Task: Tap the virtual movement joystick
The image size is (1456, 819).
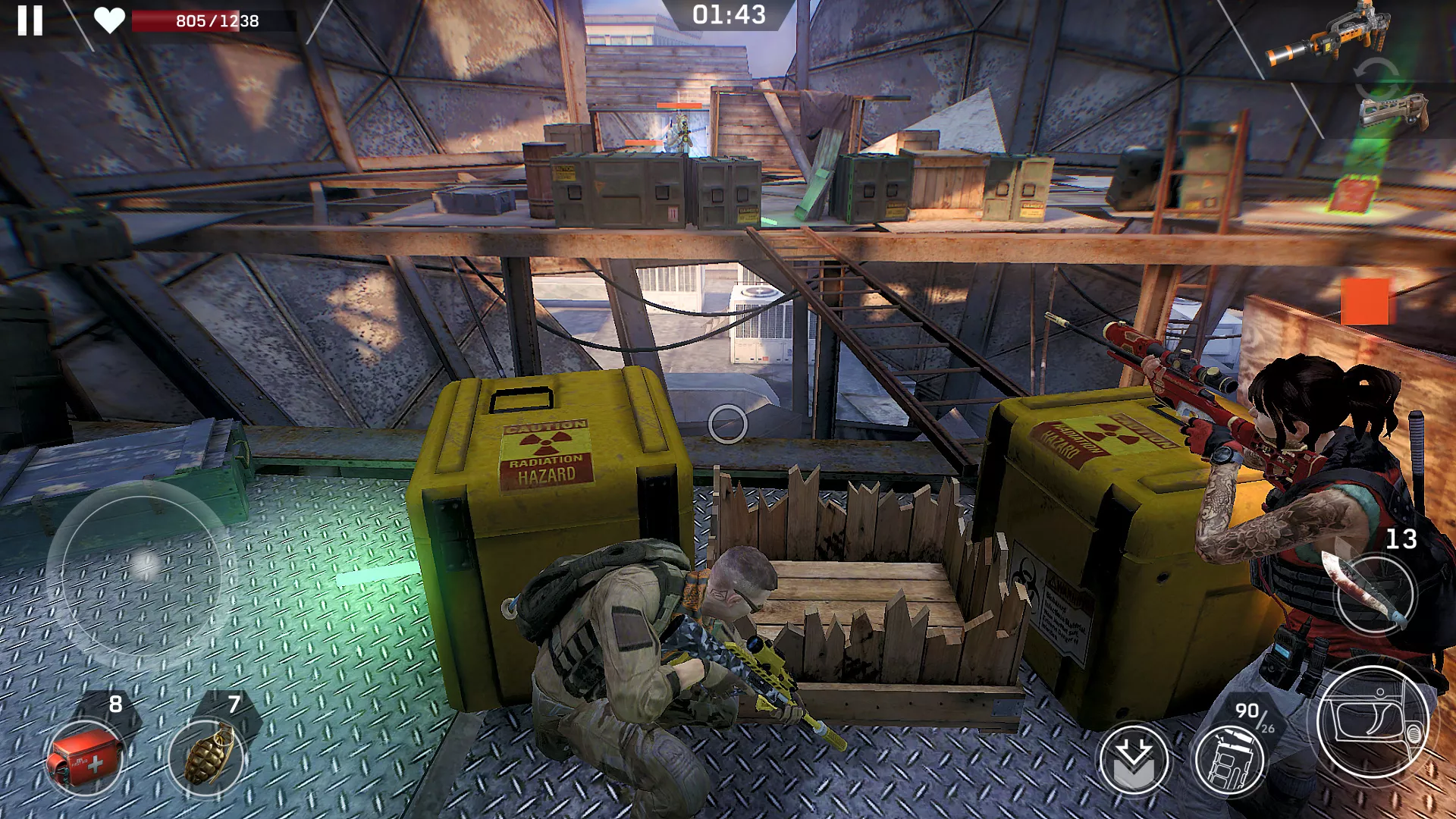Action: pos(142,565)
